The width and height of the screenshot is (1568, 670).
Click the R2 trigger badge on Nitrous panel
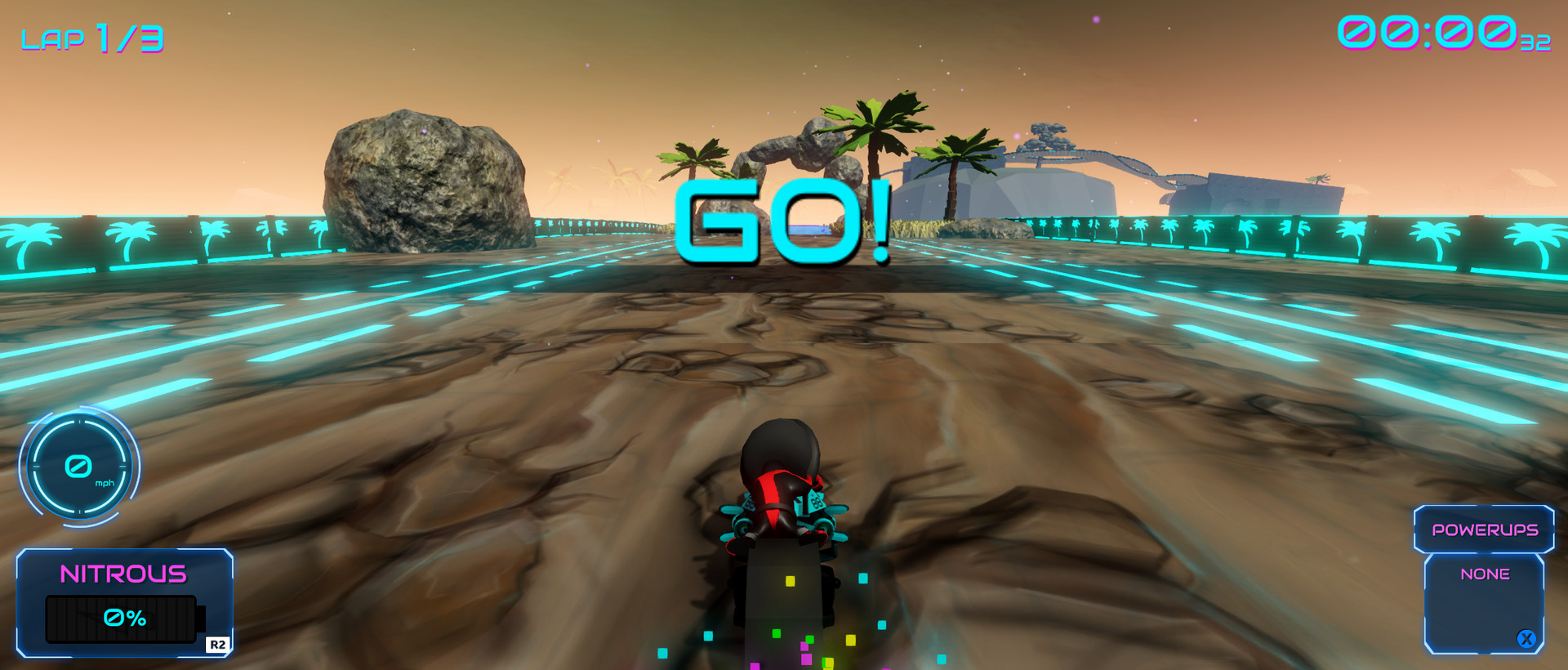click(x=219, y=645)
